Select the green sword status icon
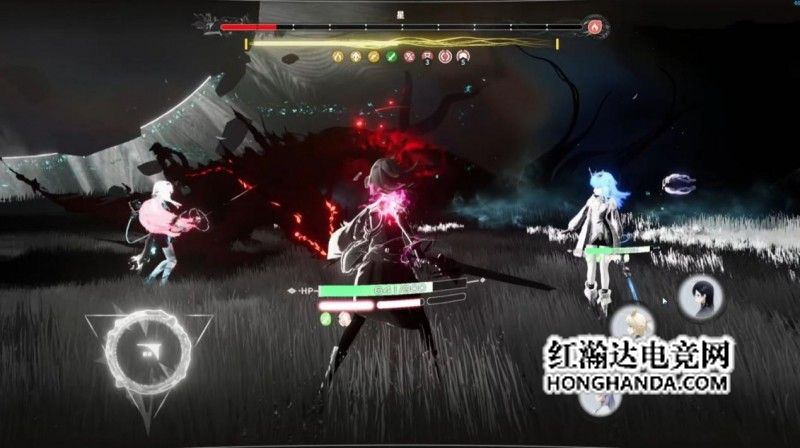Screen dimensions: 800x448 (x=390, y=58)
